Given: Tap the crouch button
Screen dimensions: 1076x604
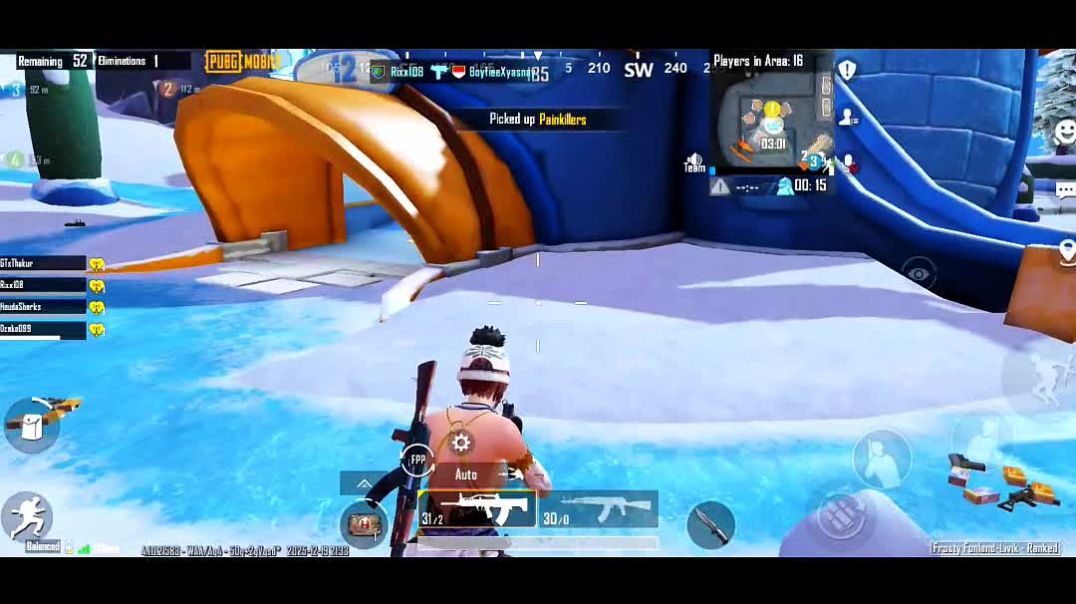Looking at the screenshot, I should click(881, 458).
